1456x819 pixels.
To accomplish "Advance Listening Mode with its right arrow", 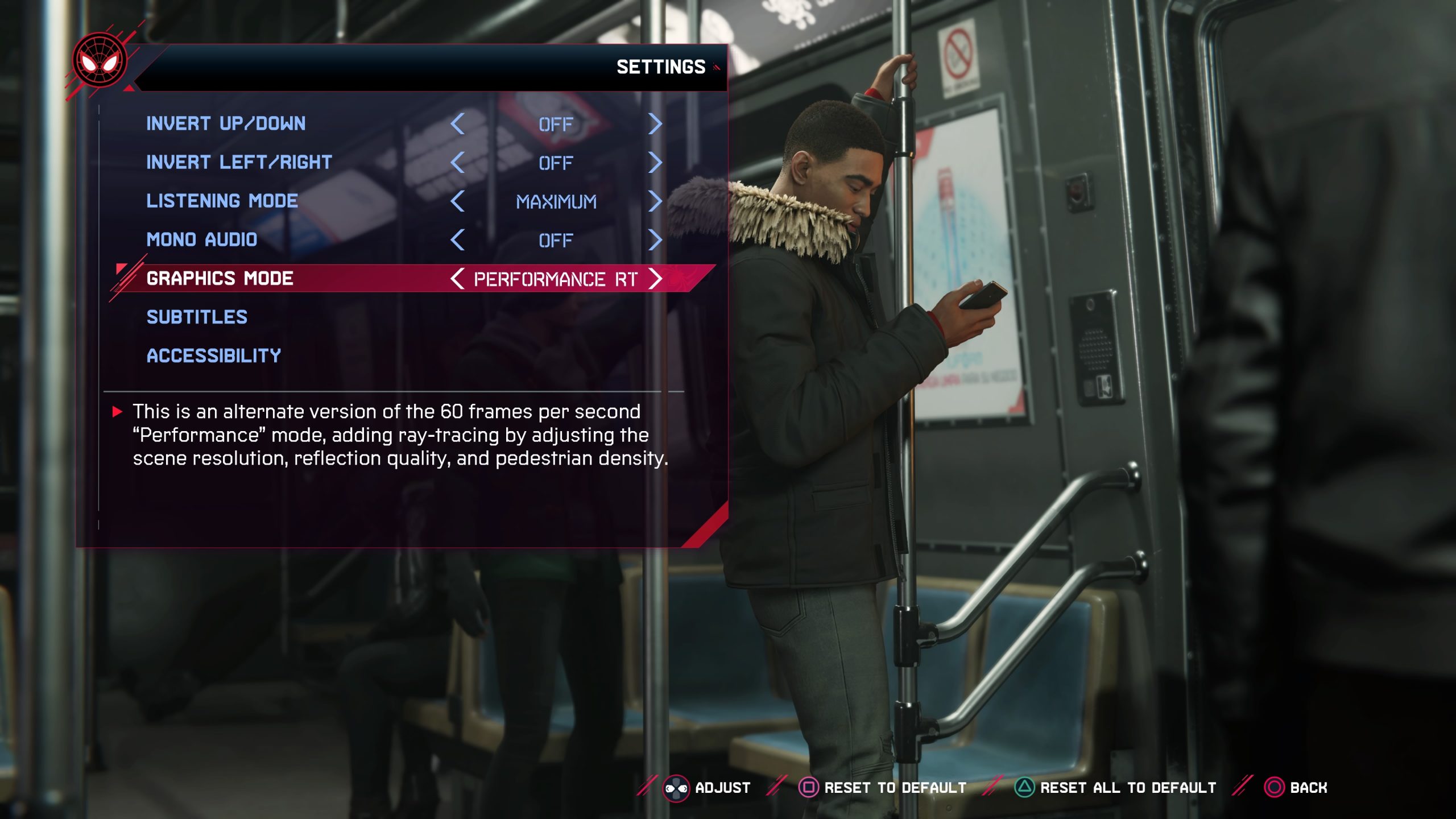I will pyautogui.click(x=655, y=201).
